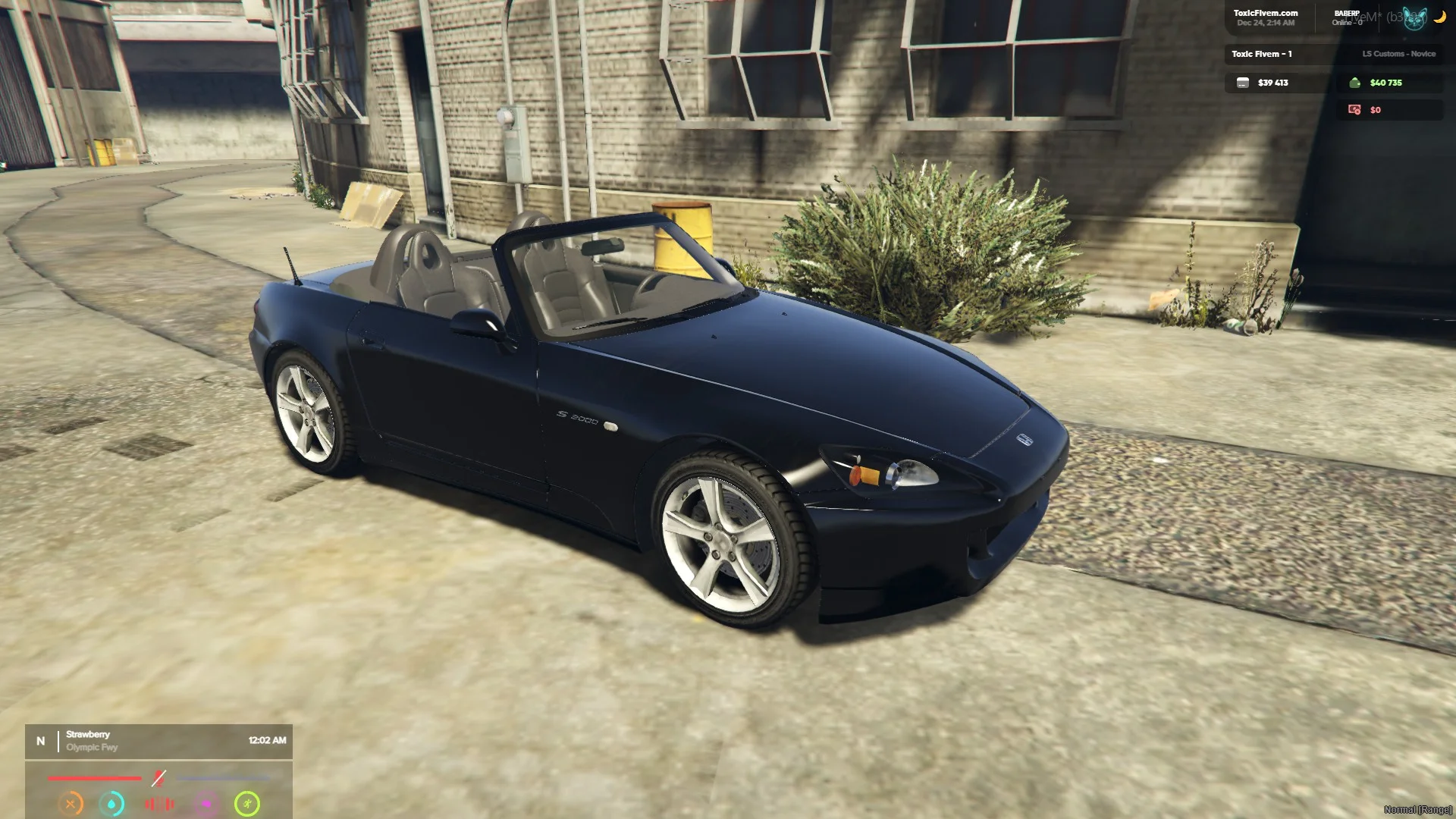The width and height of the screenshot is (1456, 819).
Task: Click the cyan water drop thirst icon
Action: [112, 804]
